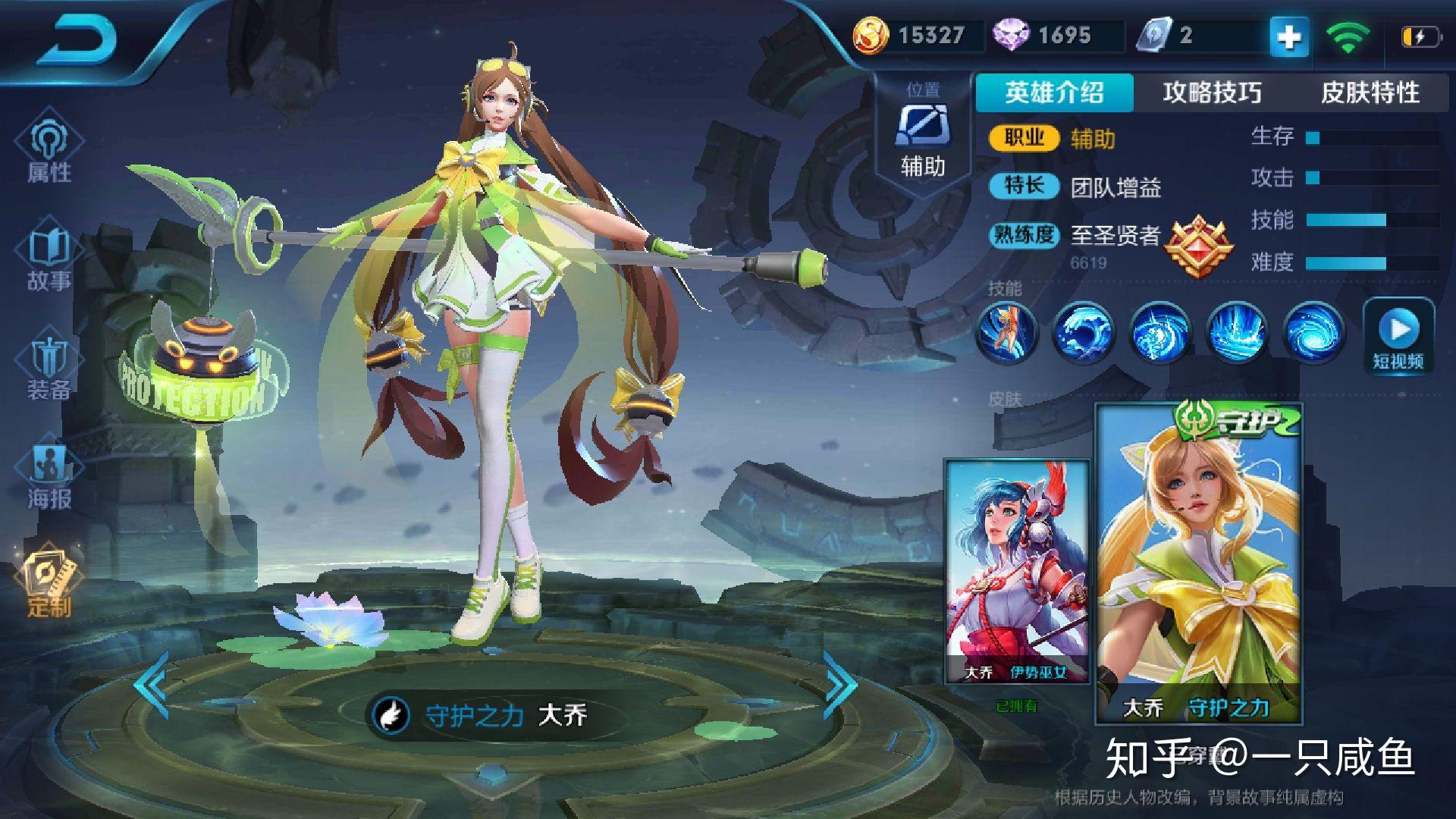Switch to the 皮肤特性 tab
Image resolution: width=1456 pixels, height=819 pixels.
(x=1370, y=93)
